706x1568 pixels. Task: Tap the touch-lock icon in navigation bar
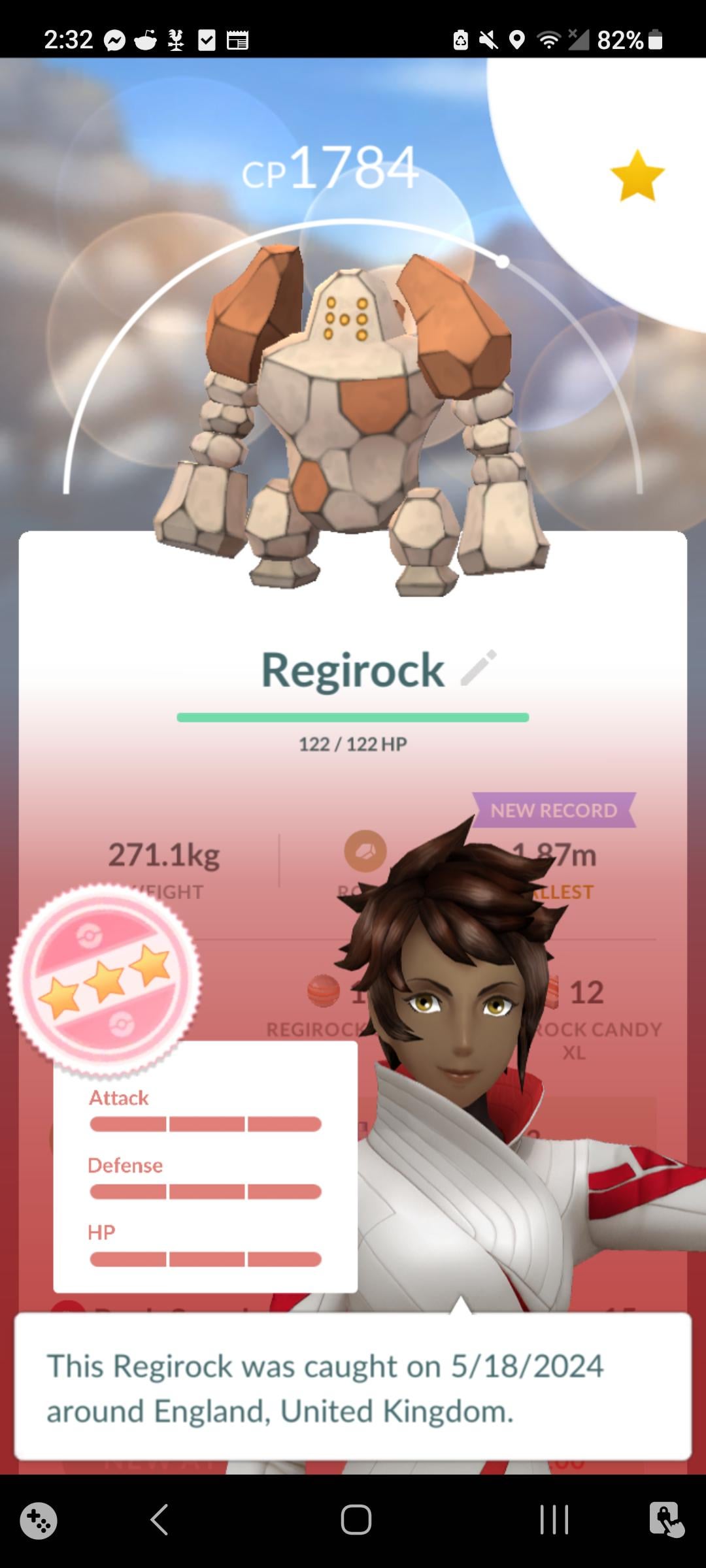pyautogui.click(x=666, y=1519)
